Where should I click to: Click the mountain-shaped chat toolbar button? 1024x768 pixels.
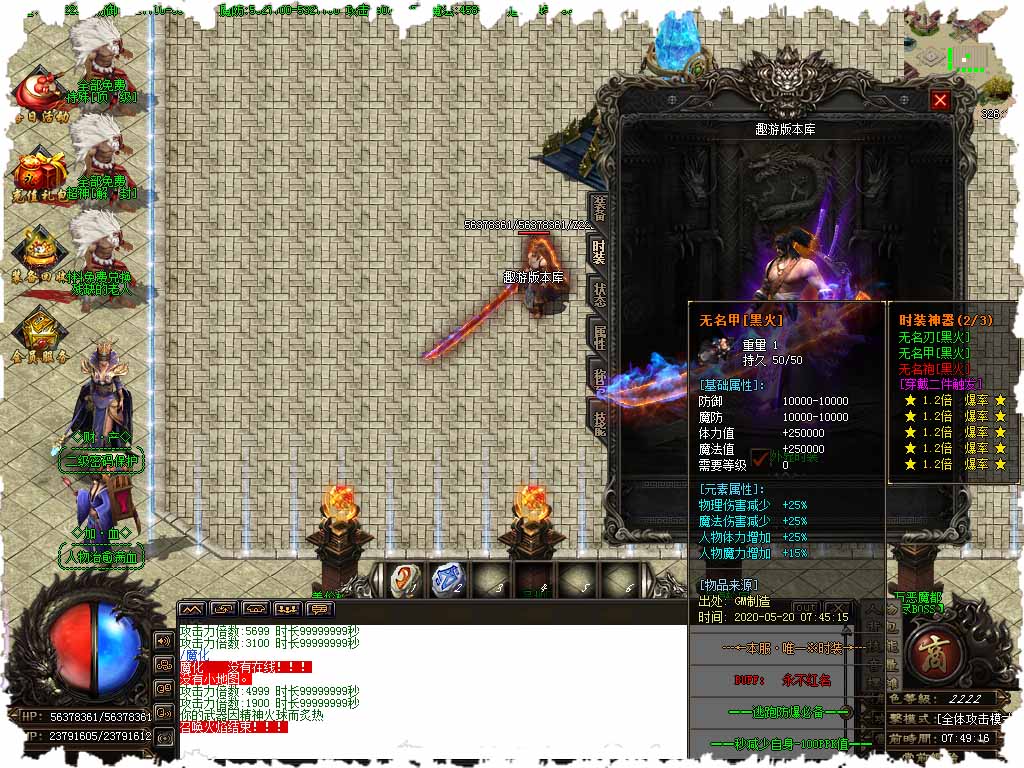(x=192, y=608)
